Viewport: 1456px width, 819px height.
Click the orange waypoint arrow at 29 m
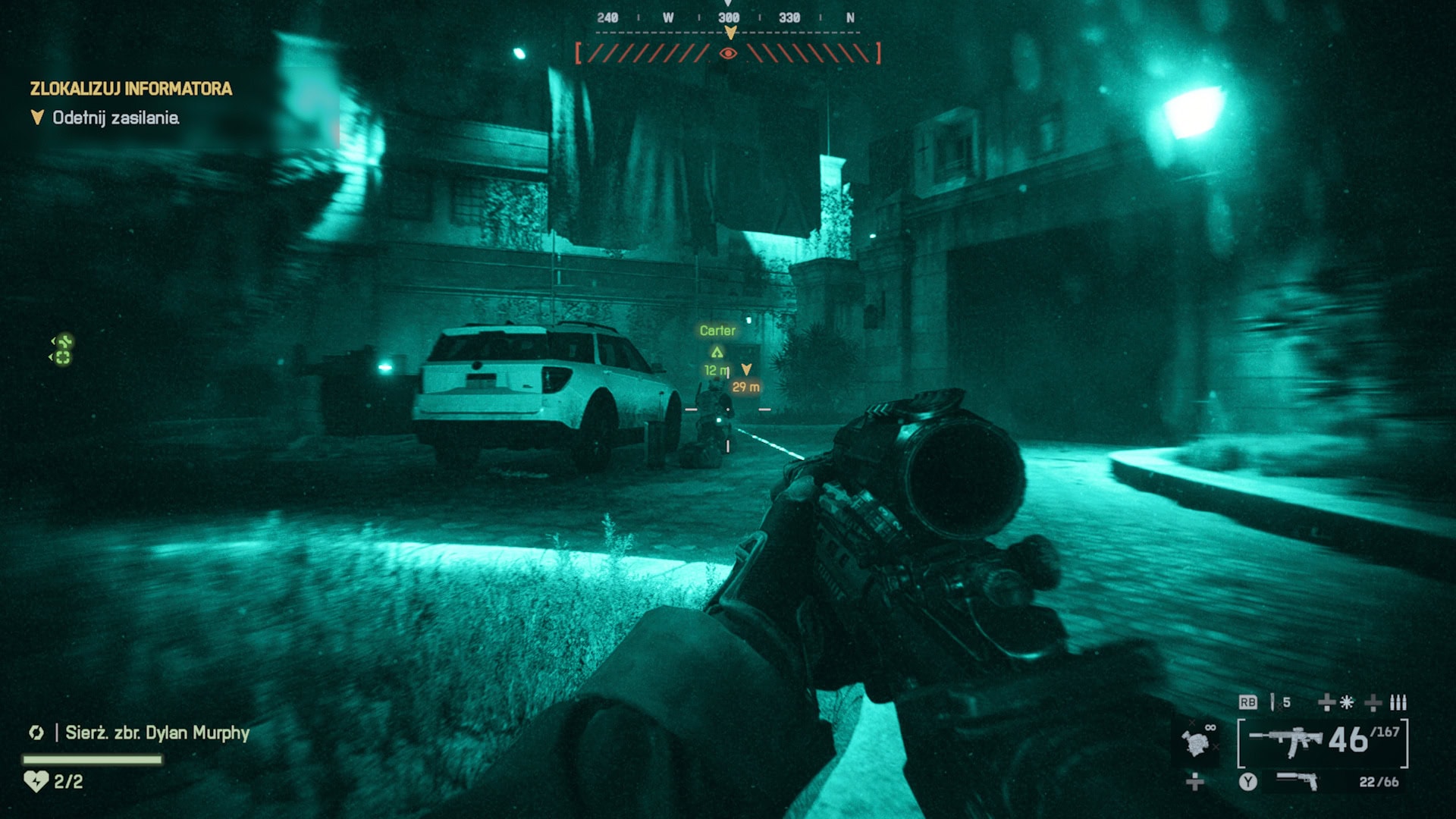(x=746, y=370)
